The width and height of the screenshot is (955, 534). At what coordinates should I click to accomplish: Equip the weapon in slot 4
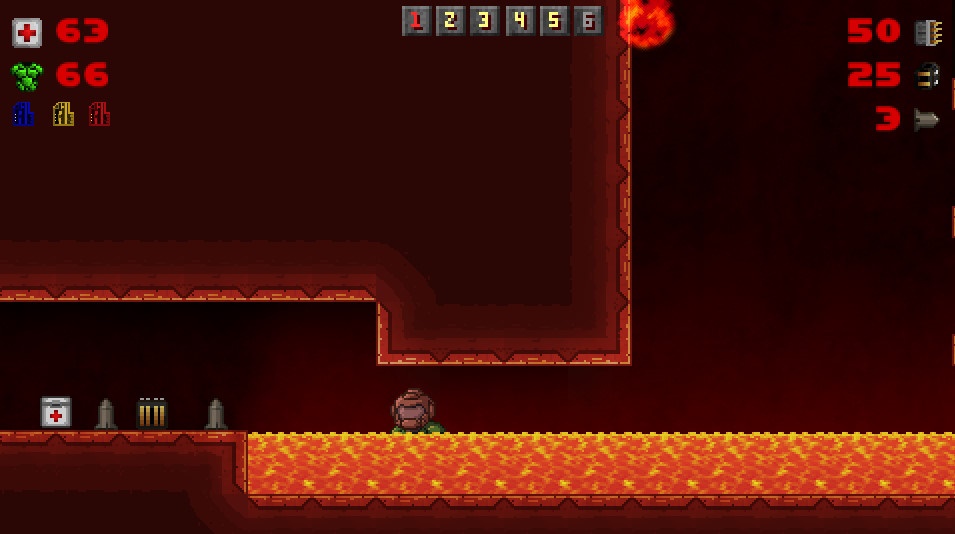[x=520, y=21]
